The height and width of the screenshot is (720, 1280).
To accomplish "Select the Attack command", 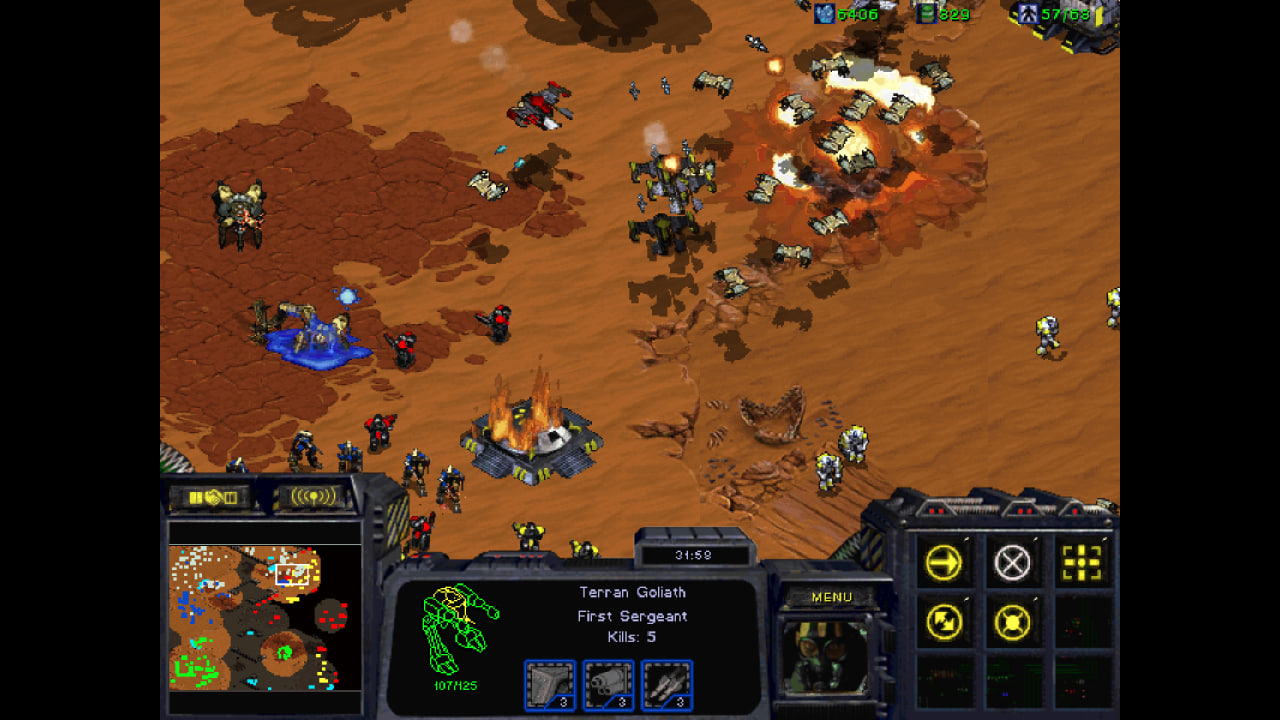I will [1081, 564].
